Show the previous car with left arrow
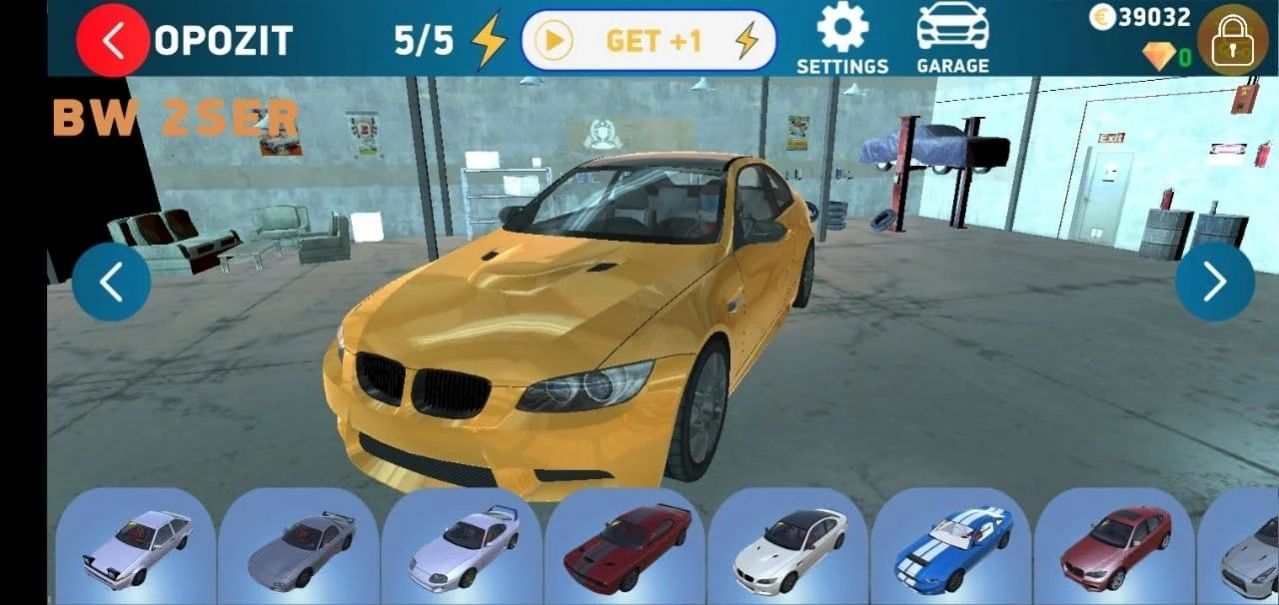Viewport: 1279px width, 605px height. pos(111,283)
